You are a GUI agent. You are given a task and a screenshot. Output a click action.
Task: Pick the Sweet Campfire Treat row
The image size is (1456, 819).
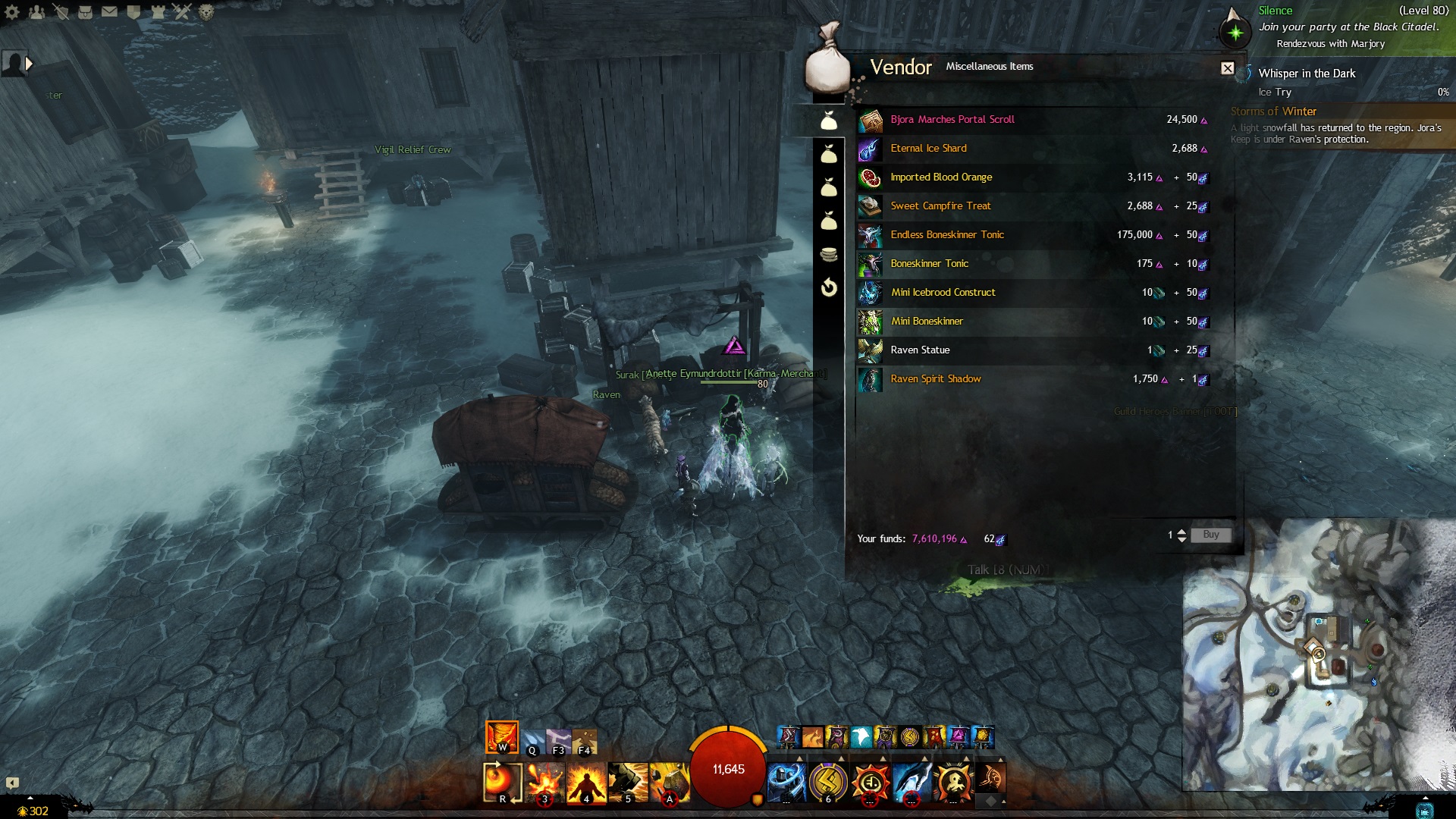[940, 206]
